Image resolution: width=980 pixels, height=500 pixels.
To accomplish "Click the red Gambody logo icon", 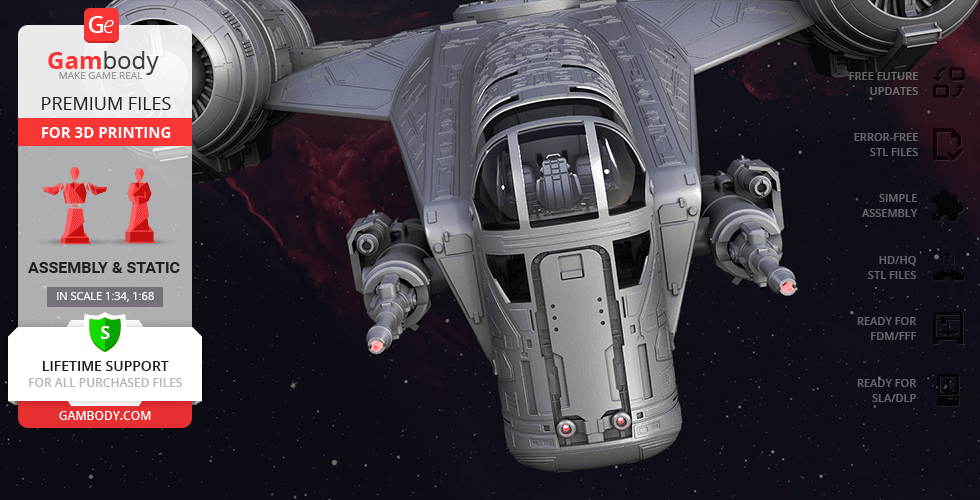I will click(102, 25).
